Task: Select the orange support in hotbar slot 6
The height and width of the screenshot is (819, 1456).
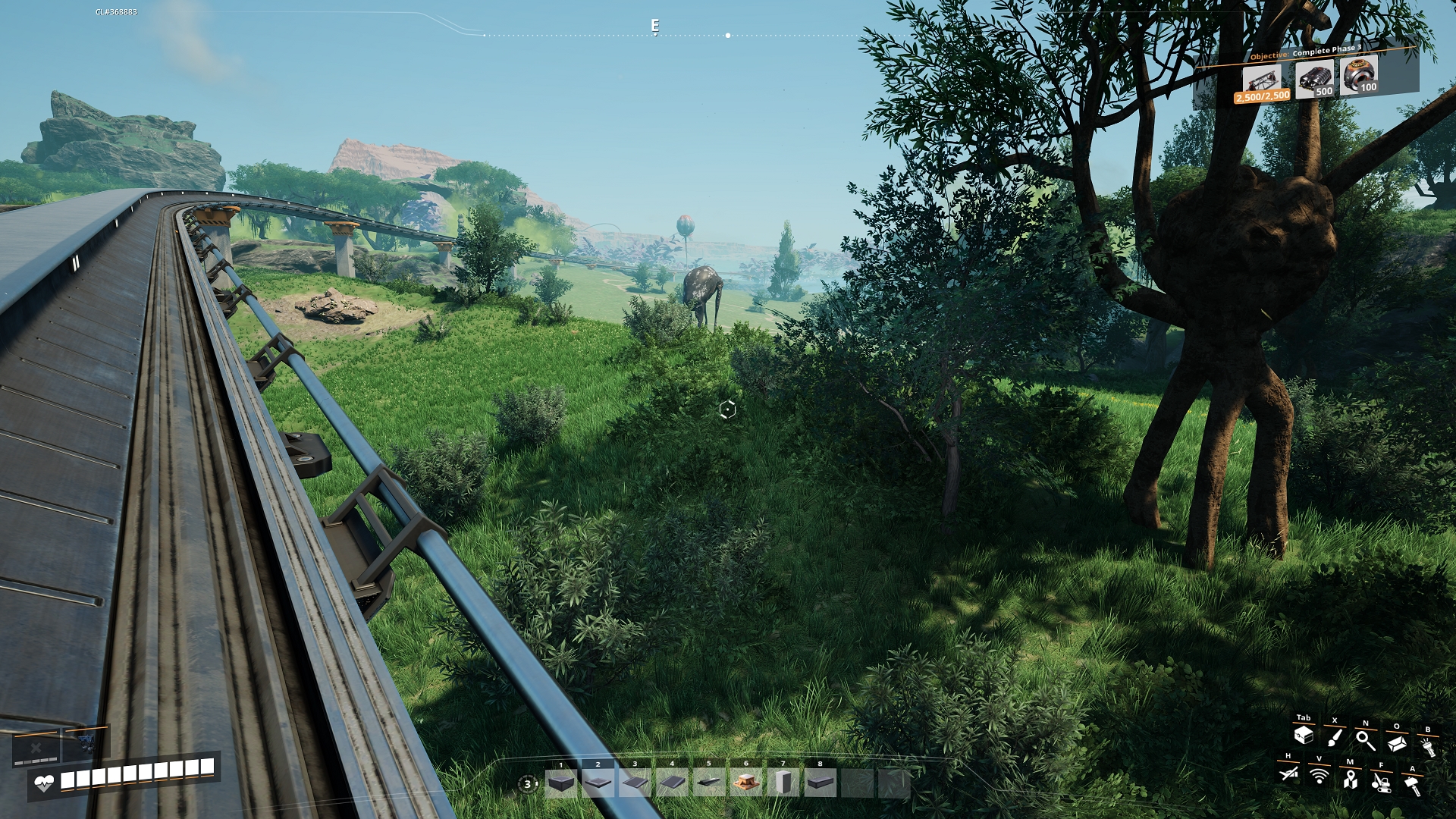Action: [745, 783]
